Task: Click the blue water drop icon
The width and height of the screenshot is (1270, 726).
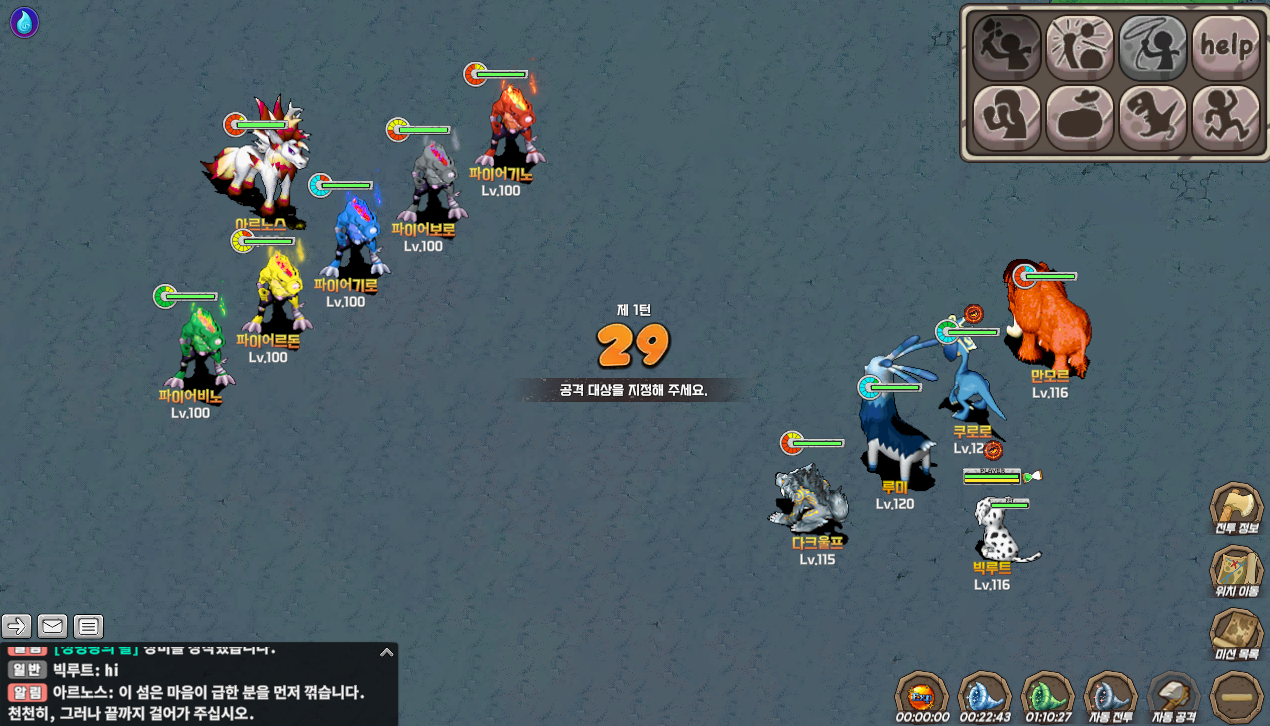Action: [24, 22]
